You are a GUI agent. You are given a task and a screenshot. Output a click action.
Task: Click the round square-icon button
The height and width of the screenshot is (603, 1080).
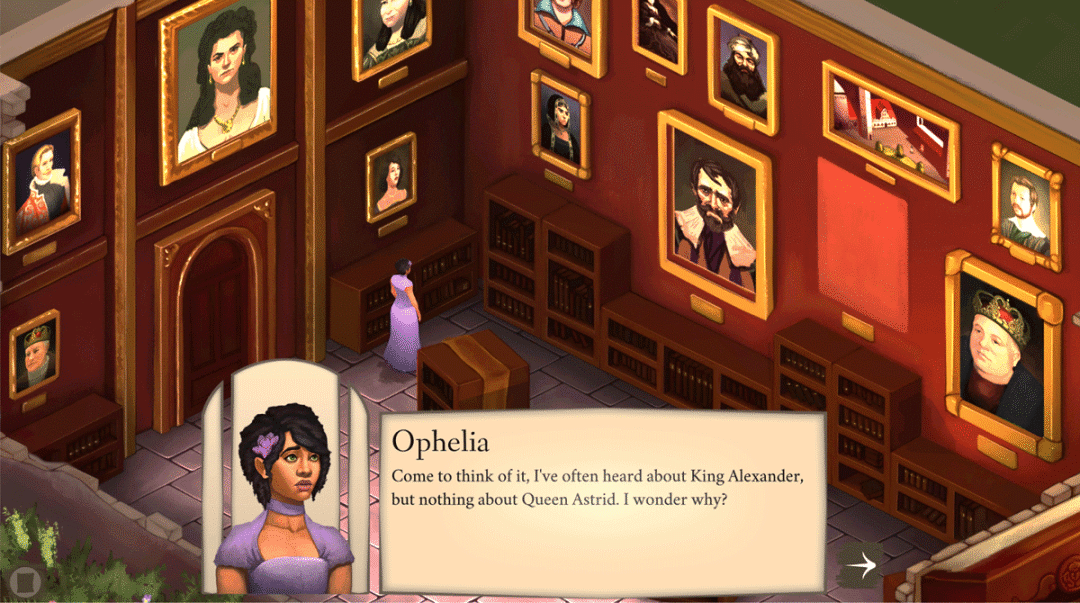point(22,580)
